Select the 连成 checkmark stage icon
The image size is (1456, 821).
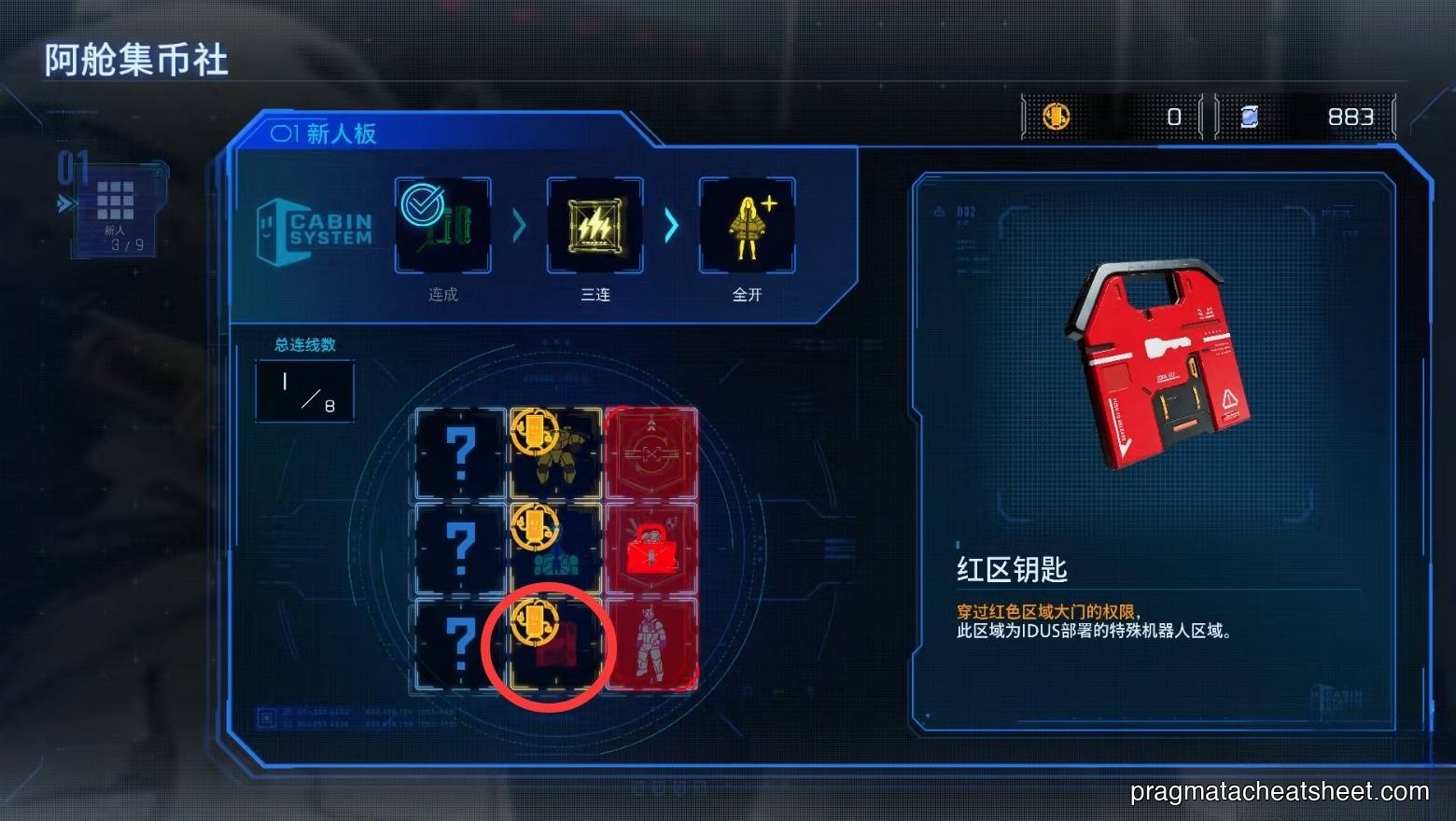click(442, 226)
